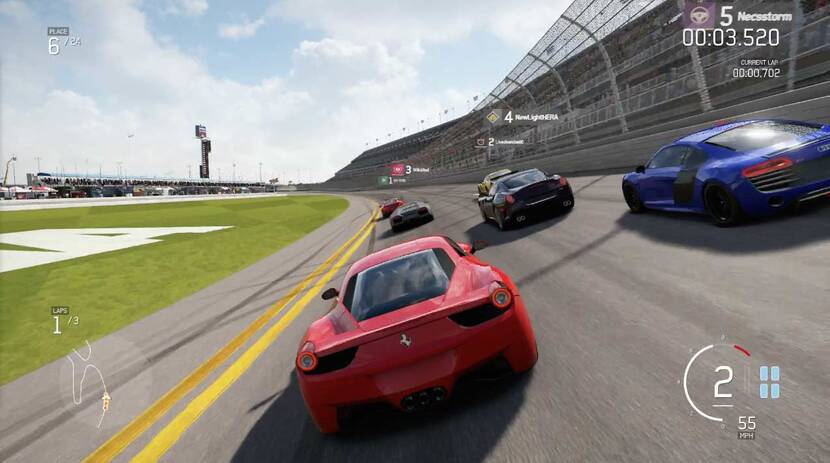Click the purple steering wheel Necsstorm icon
The image size is (830, 463).
(x=698, y=15)
